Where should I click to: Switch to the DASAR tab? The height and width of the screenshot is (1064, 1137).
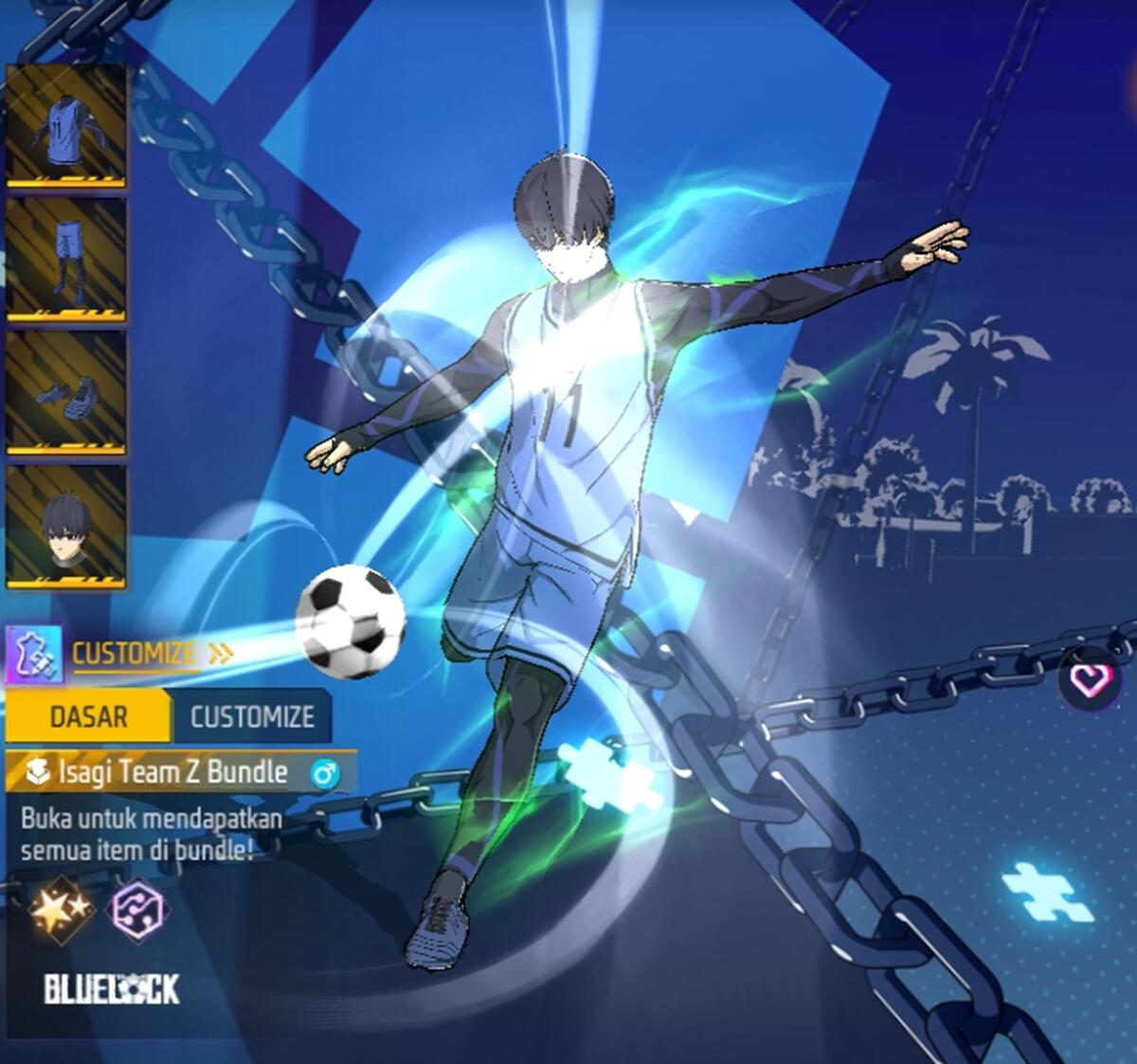point(88,716)
